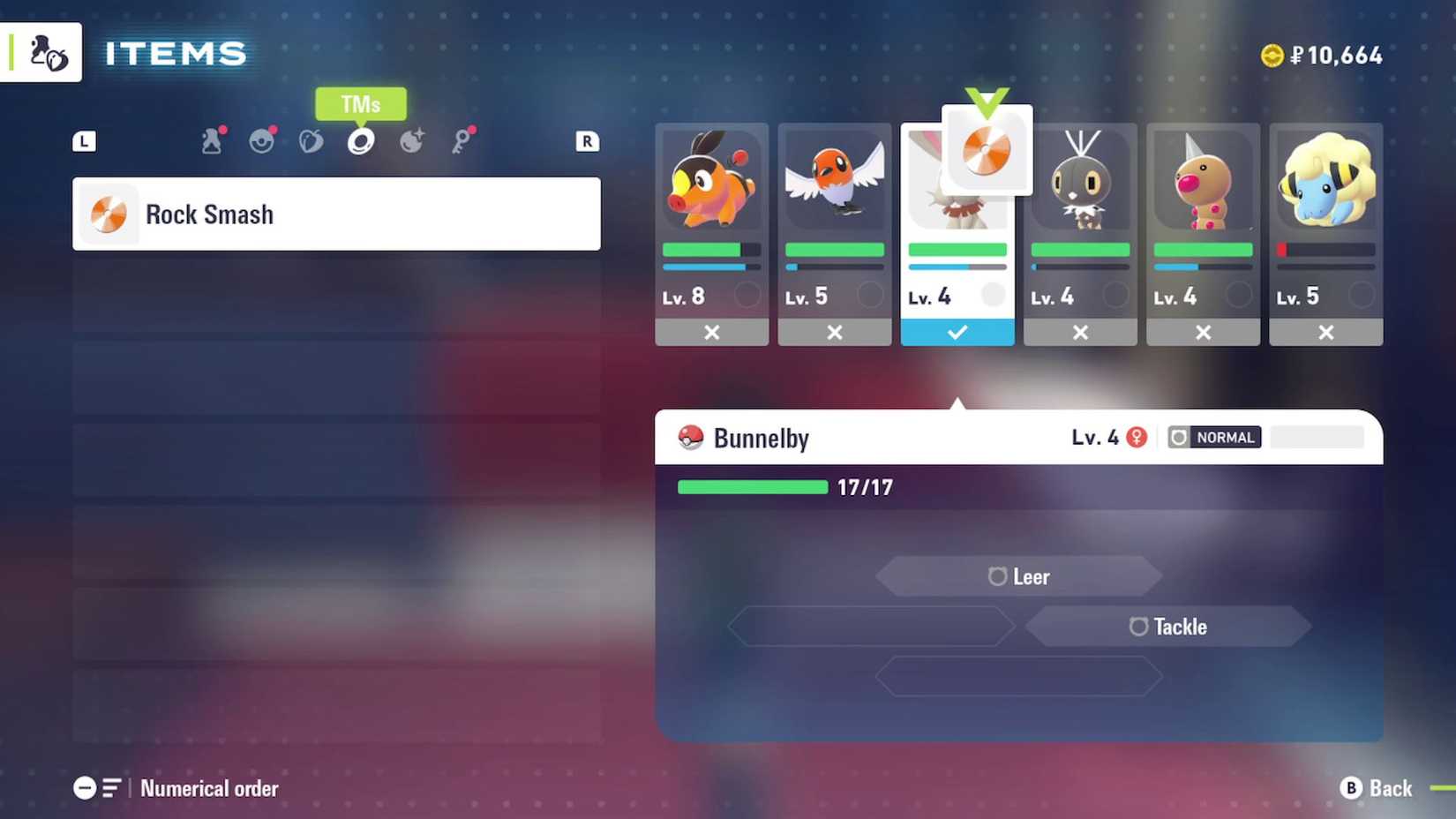Open the Numerical order sorting option
This screenshot has width=1456, height=819.
click(209, 788)
